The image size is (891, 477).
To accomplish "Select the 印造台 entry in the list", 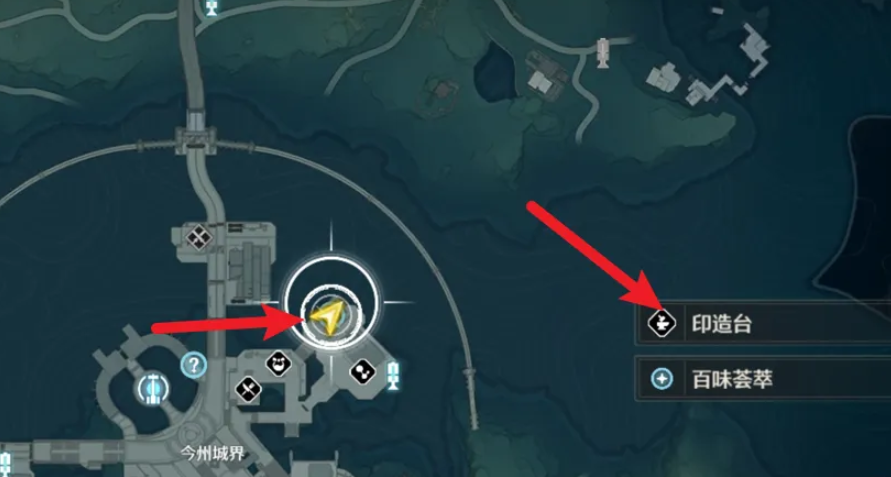I will [760, 324].
